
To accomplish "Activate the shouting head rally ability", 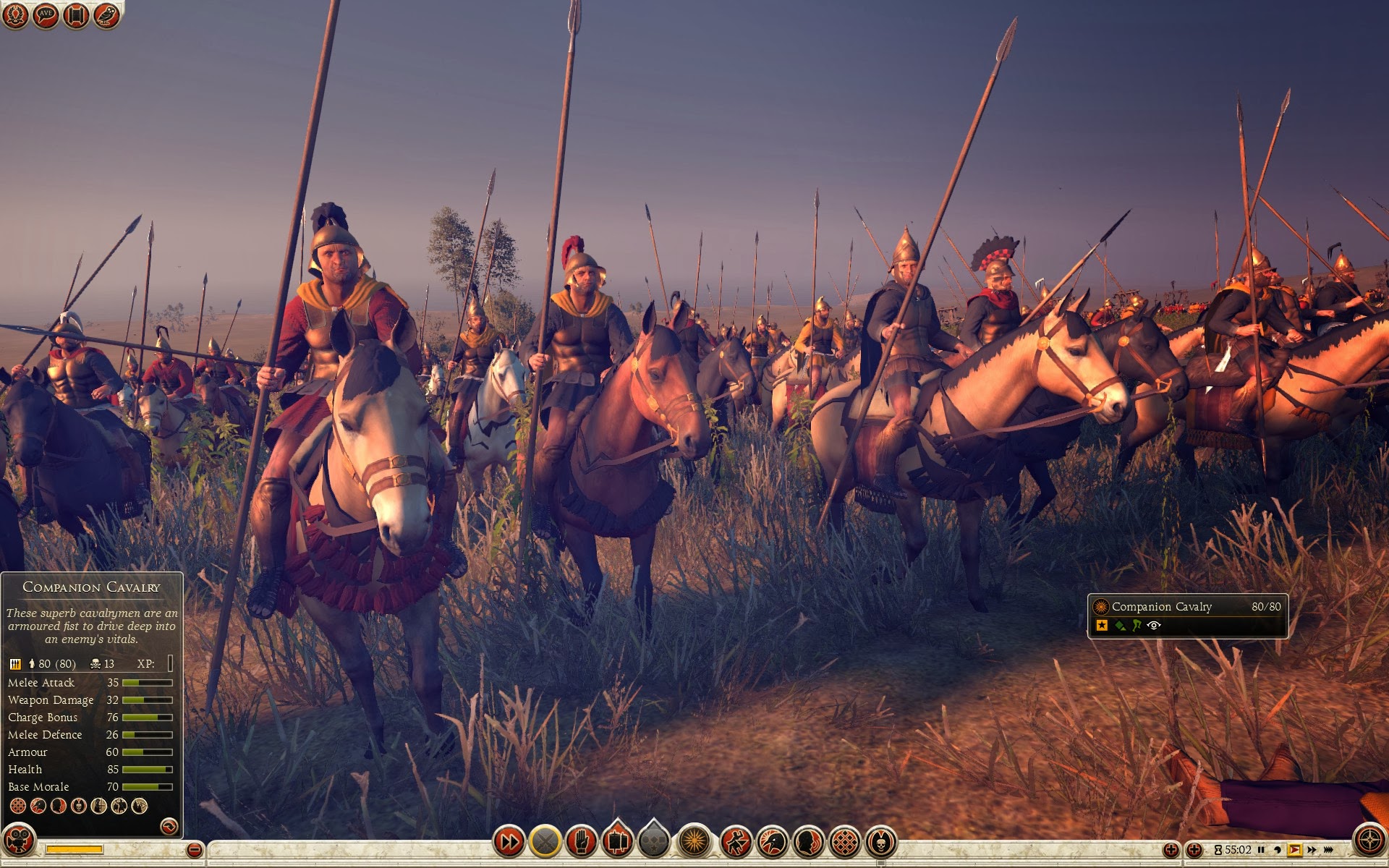I will (809, 841).
